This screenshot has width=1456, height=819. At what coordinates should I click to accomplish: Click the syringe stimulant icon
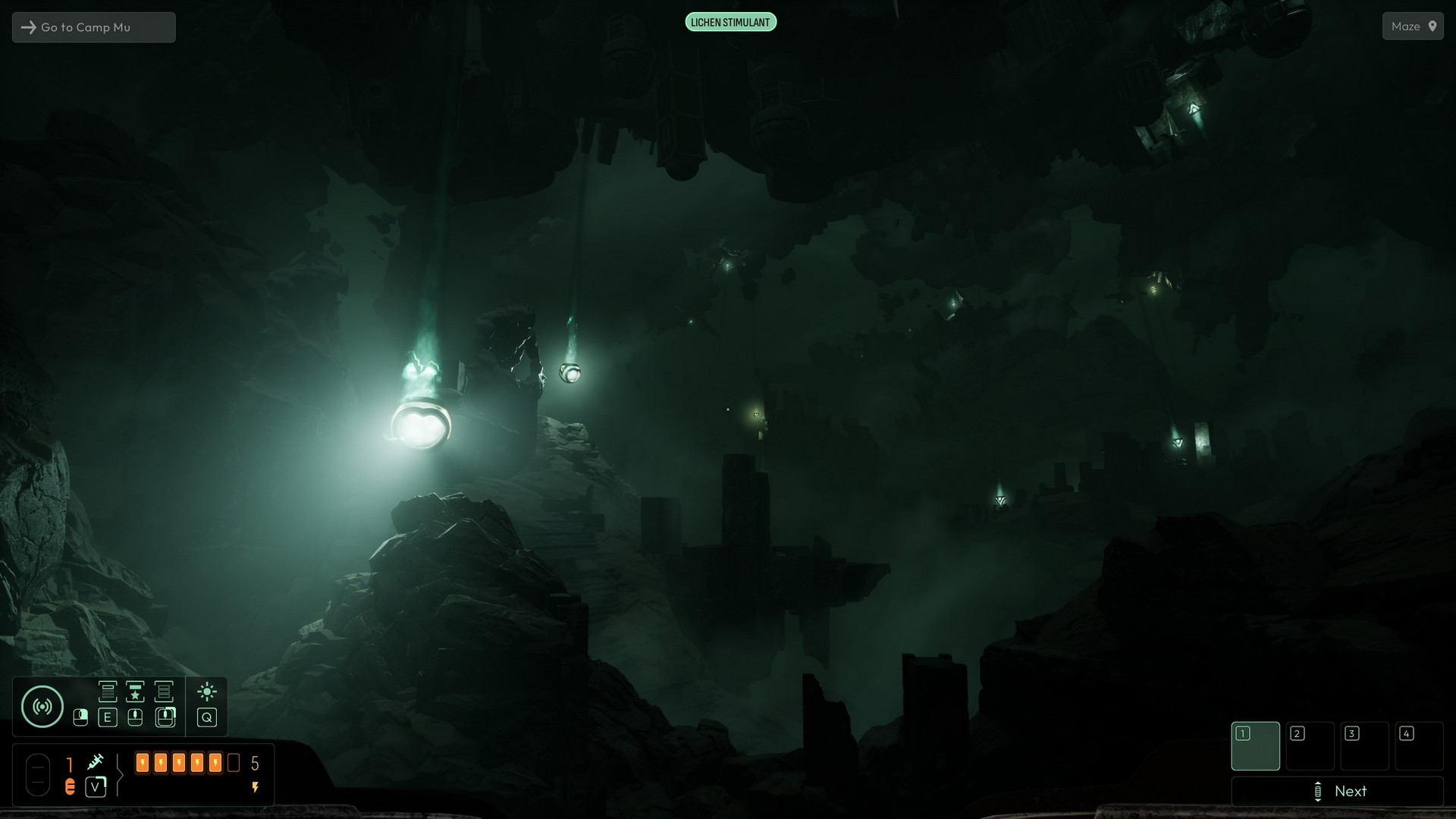point(96,762)
